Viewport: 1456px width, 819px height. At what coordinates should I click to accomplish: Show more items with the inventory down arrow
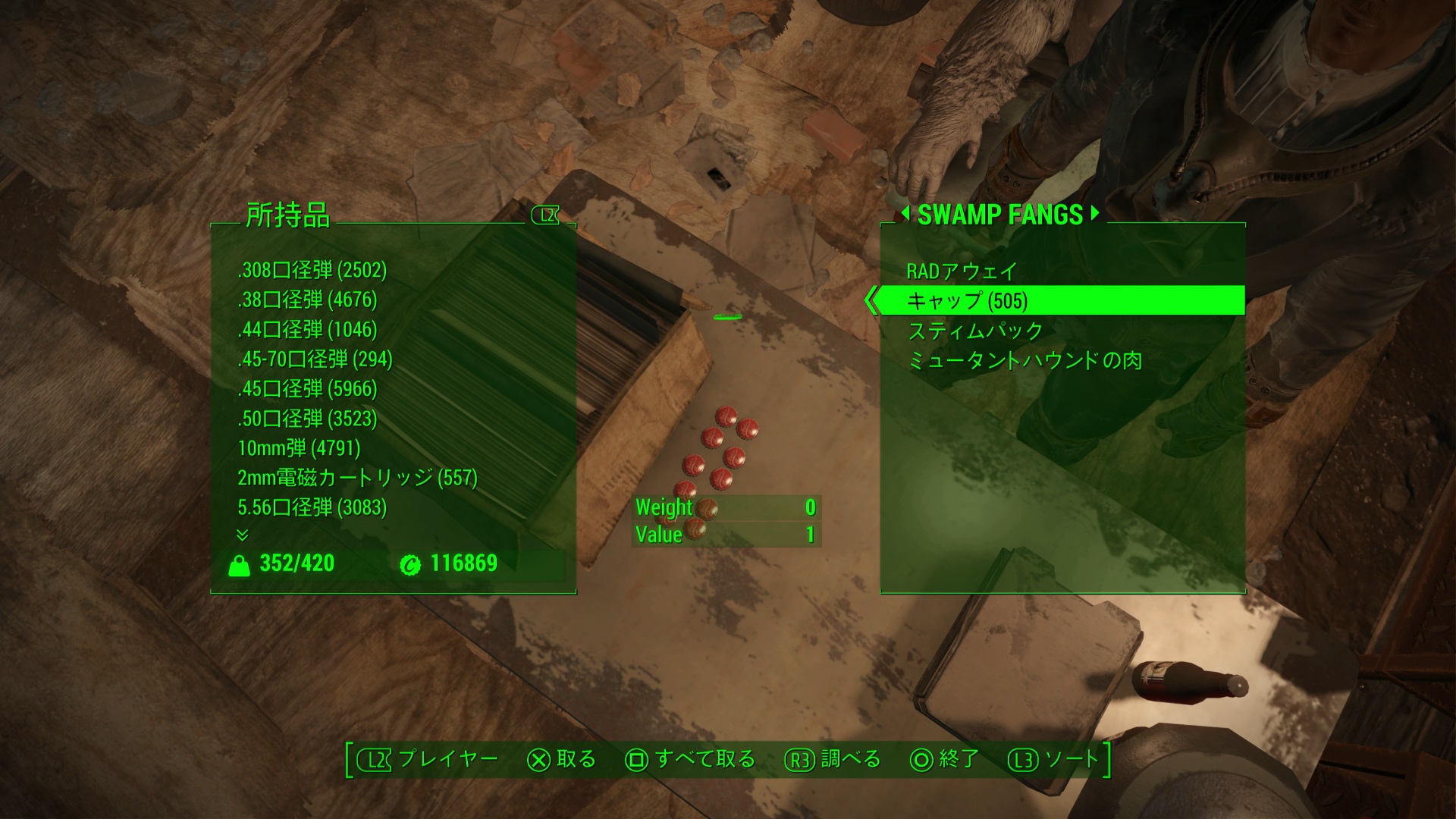[x=243, y=535]
